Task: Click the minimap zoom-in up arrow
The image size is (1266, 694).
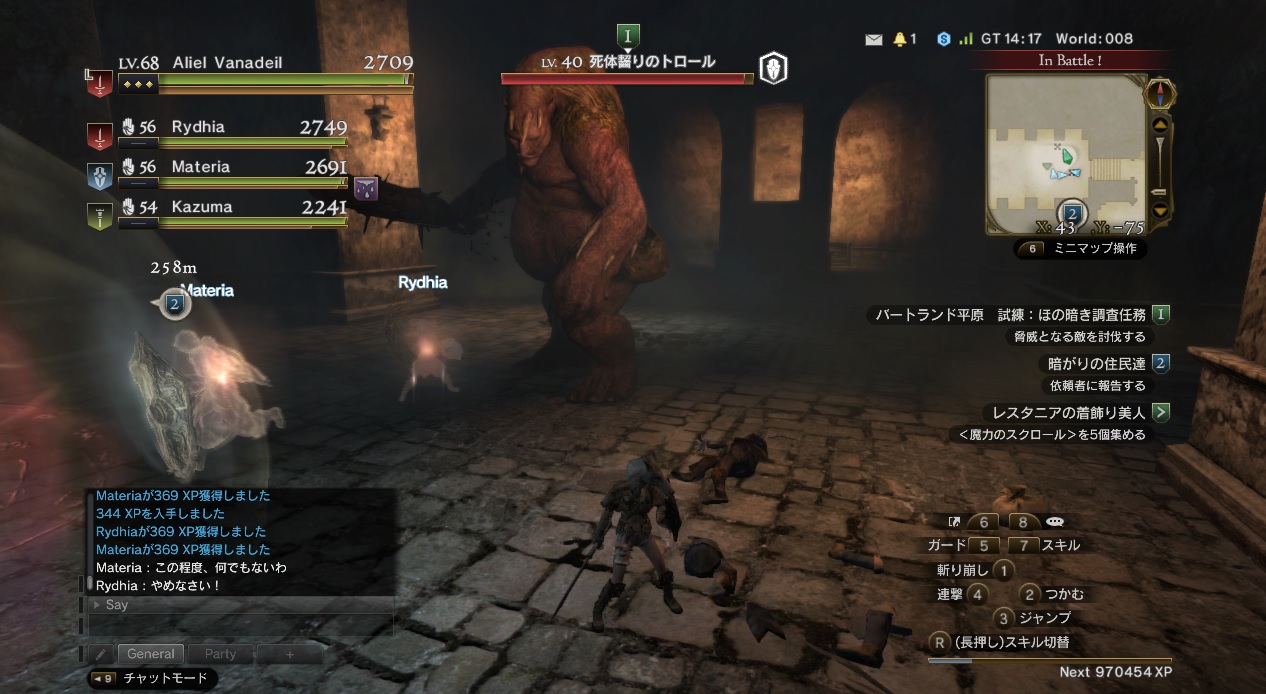Action: point(1160,125)
